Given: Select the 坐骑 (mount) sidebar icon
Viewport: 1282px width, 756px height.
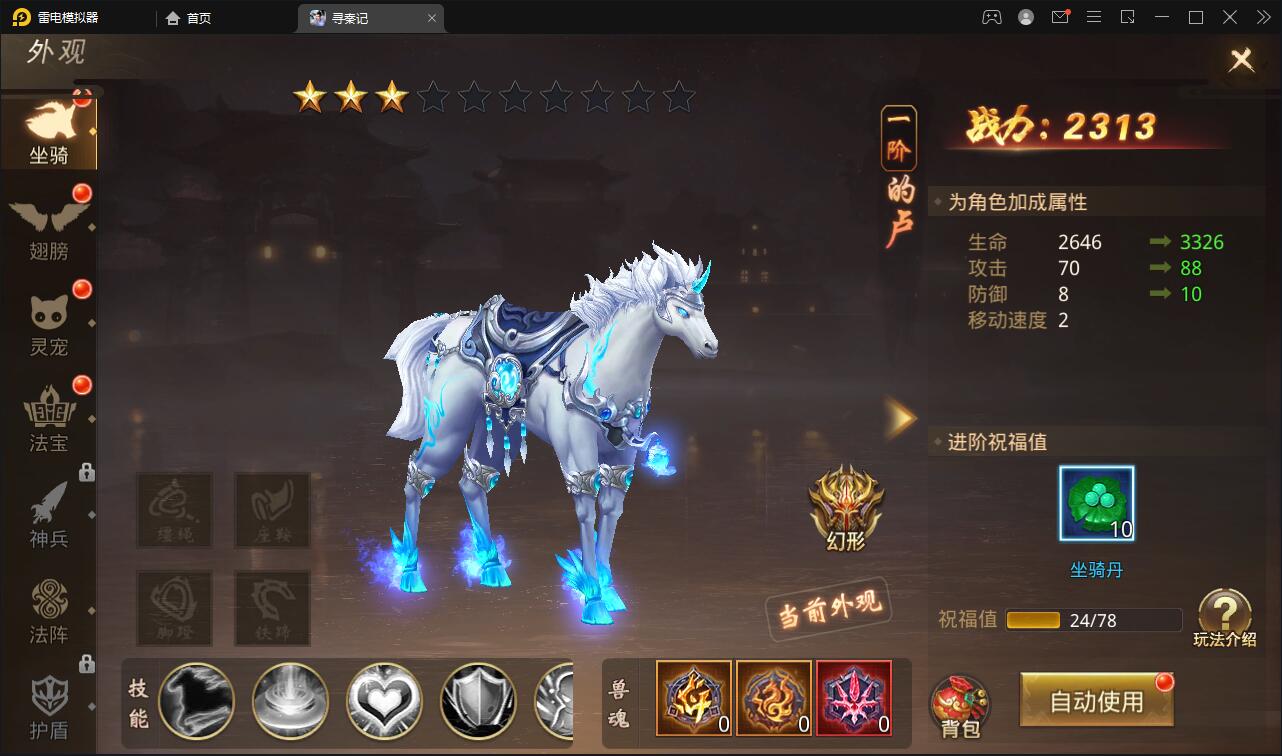Looking at the screenshot, I should 50,130.
